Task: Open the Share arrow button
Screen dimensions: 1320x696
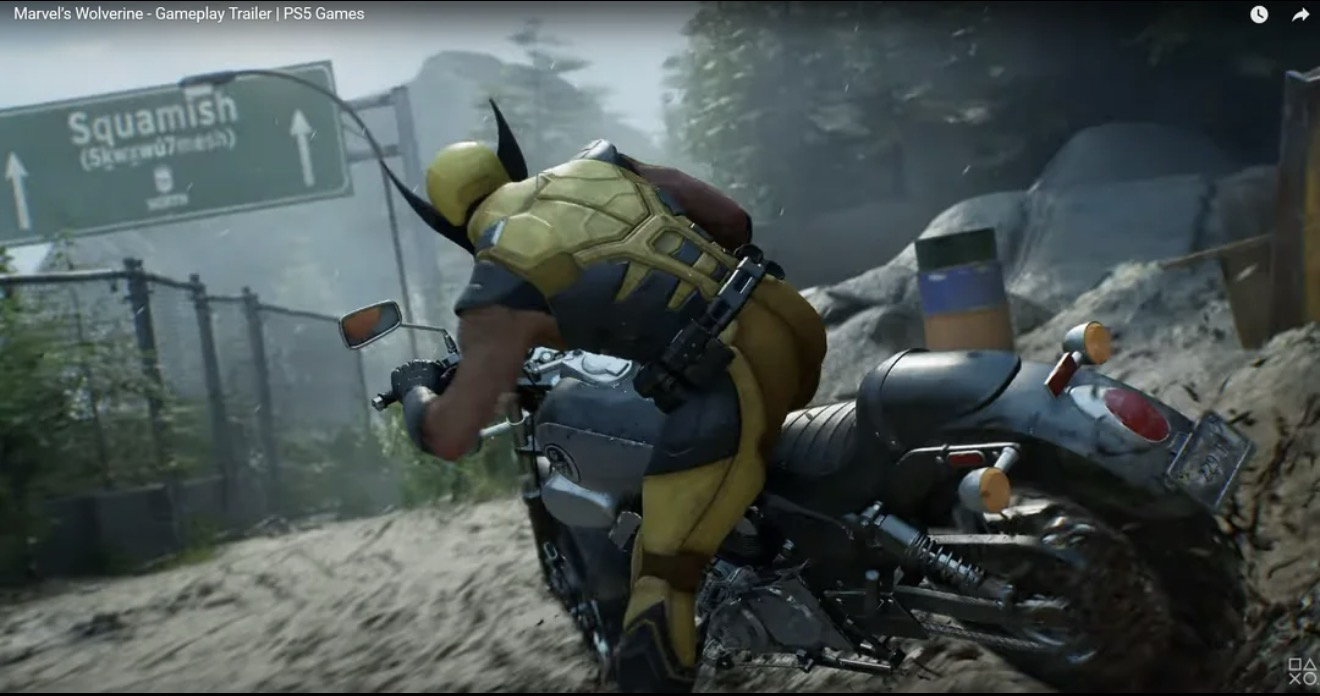Action: tap(1300, 15)
